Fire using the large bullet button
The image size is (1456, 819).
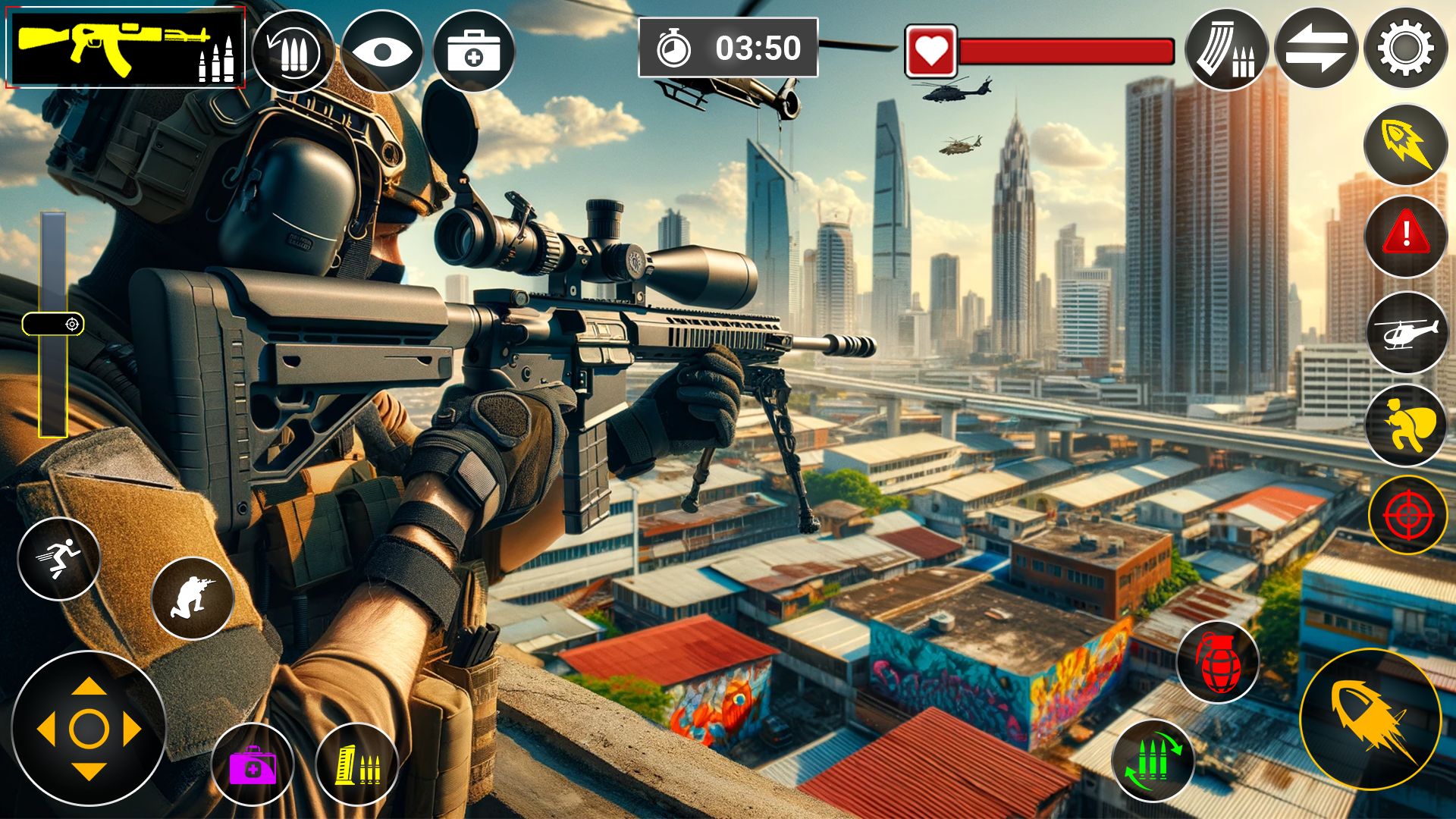[x=1370, y=719]
